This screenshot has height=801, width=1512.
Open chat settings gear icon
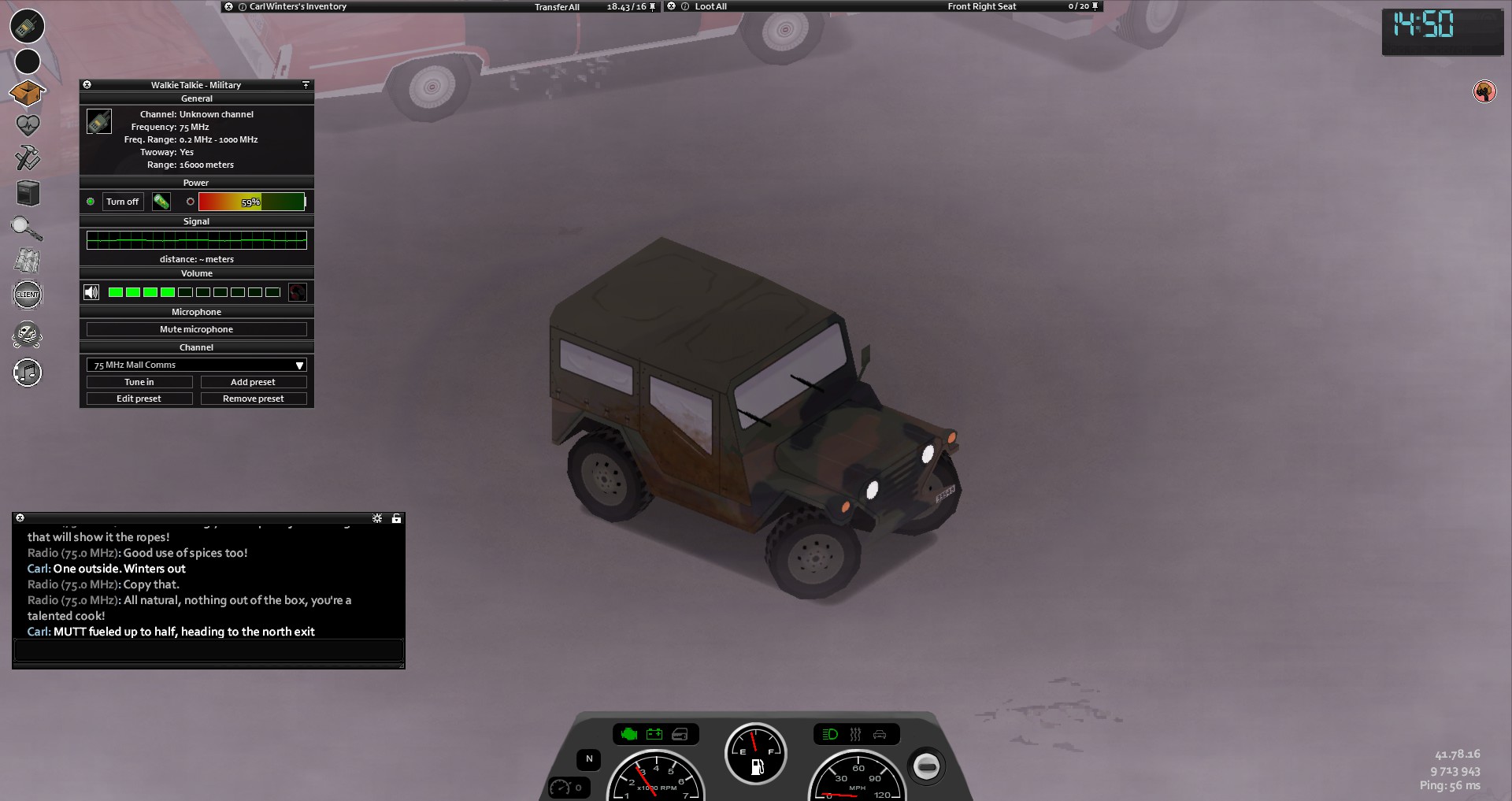coord(377,518)
